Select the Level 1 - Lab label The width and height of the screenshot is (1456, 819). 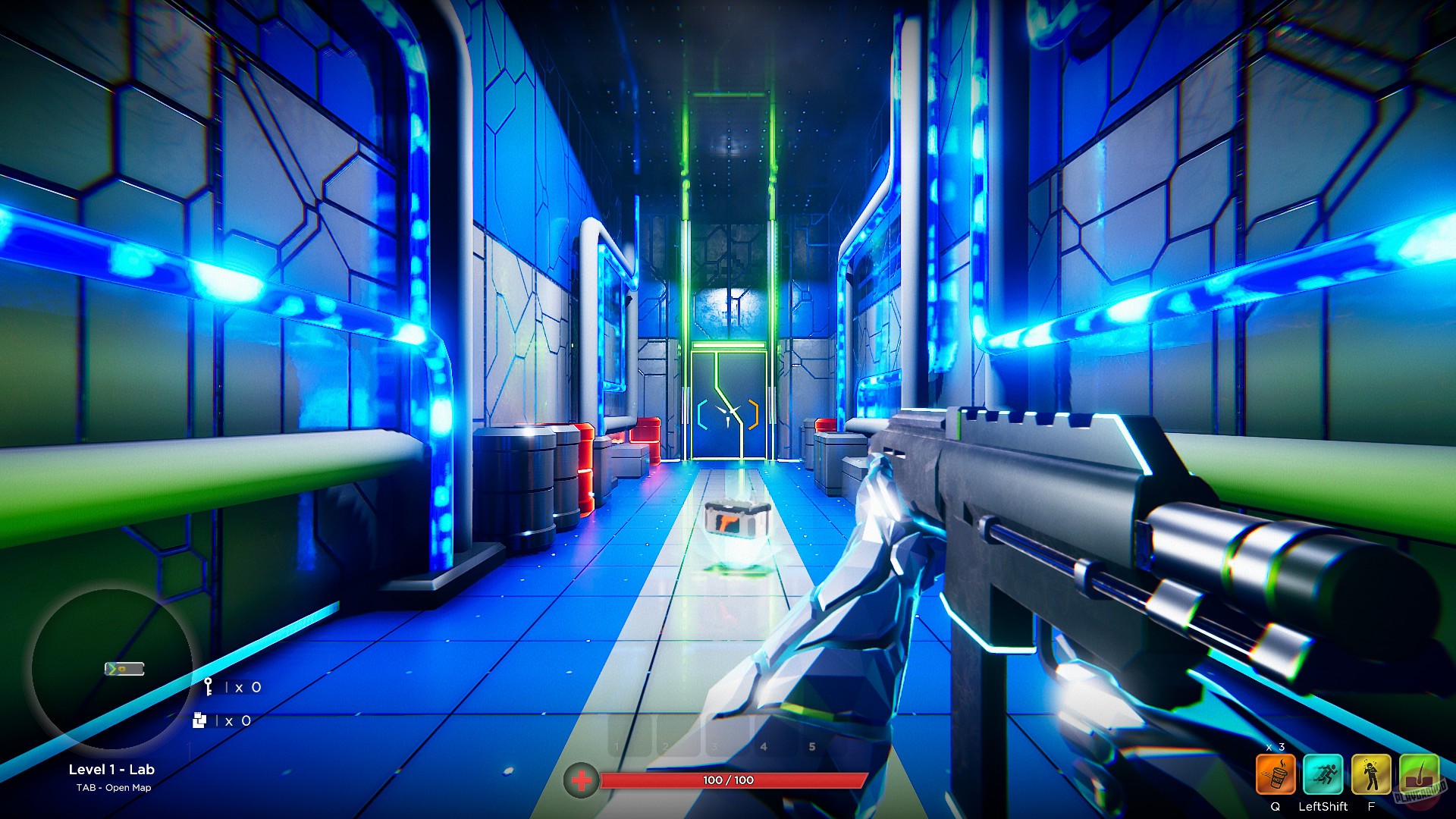click(111, 769)
